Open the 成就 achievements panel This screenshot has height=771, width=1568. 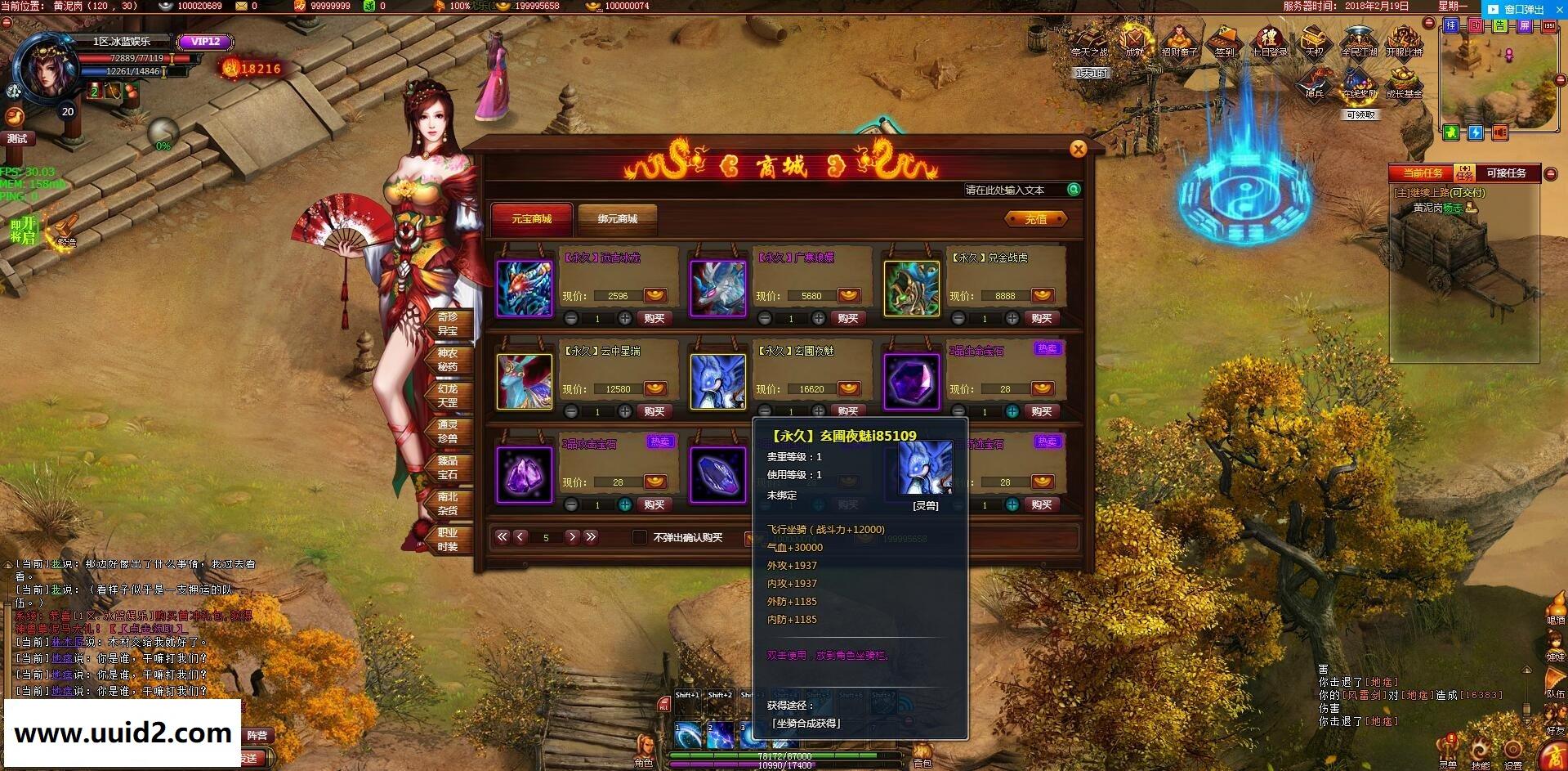[1135, 42]
